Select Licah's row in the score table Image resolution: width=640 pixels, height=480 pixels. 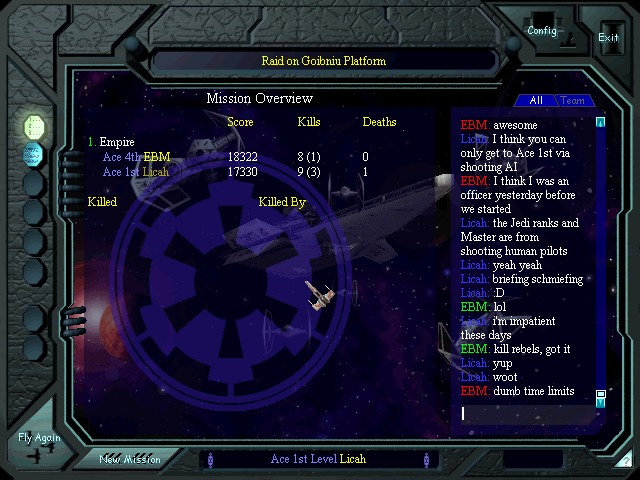click(240, 172)
